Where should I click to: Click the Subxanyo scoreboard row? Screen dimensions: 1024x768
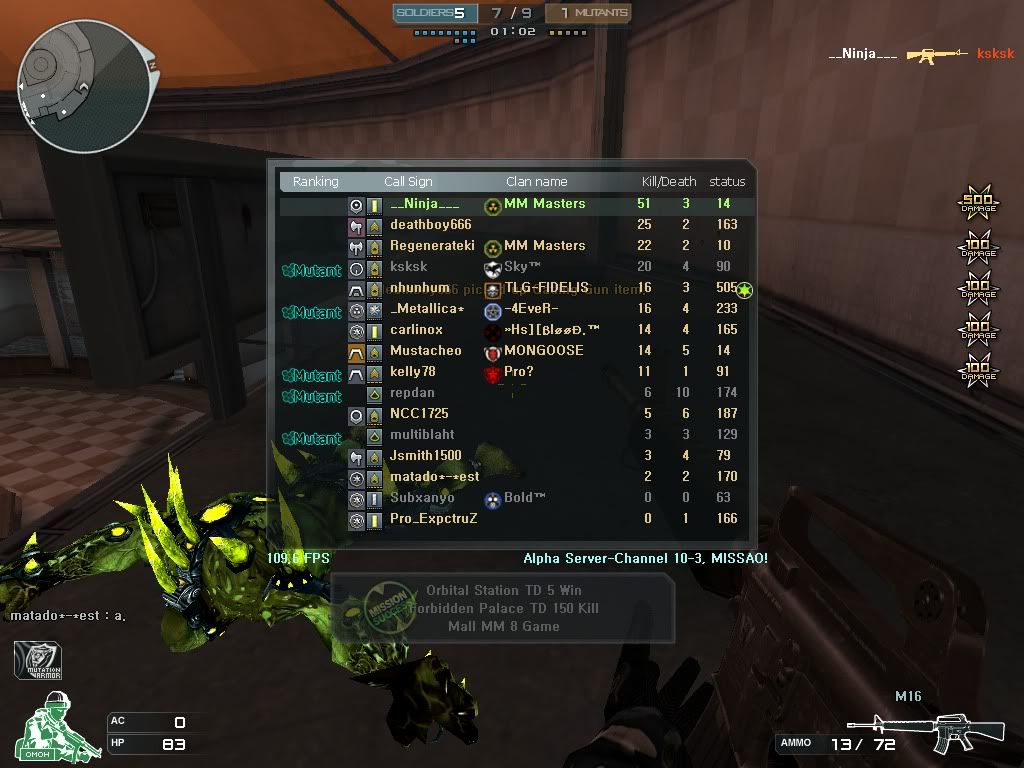(x=513, y=498)
